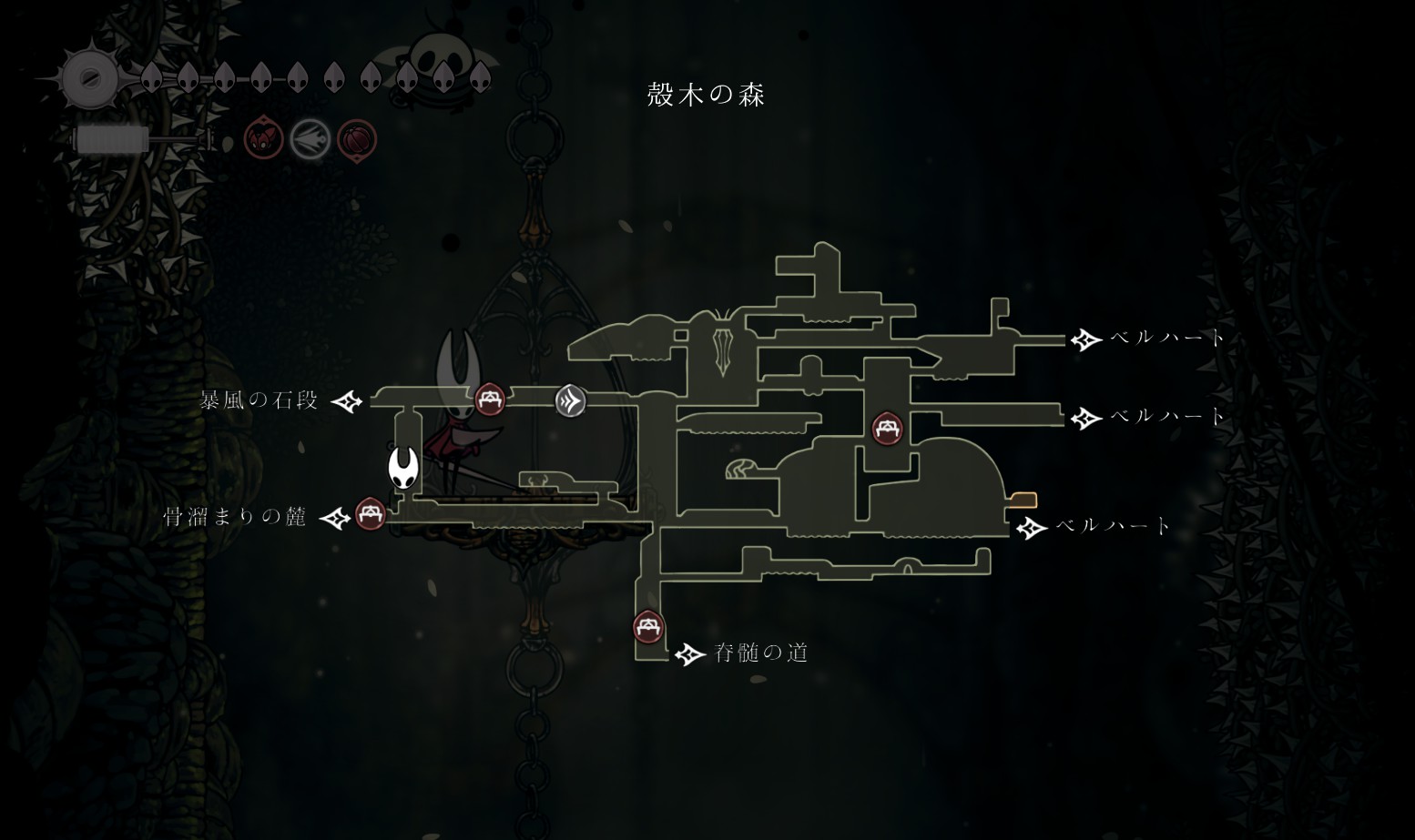Select the red bug-head tool icon
This screenshot has width=1415, height=840.
point(263,140)
